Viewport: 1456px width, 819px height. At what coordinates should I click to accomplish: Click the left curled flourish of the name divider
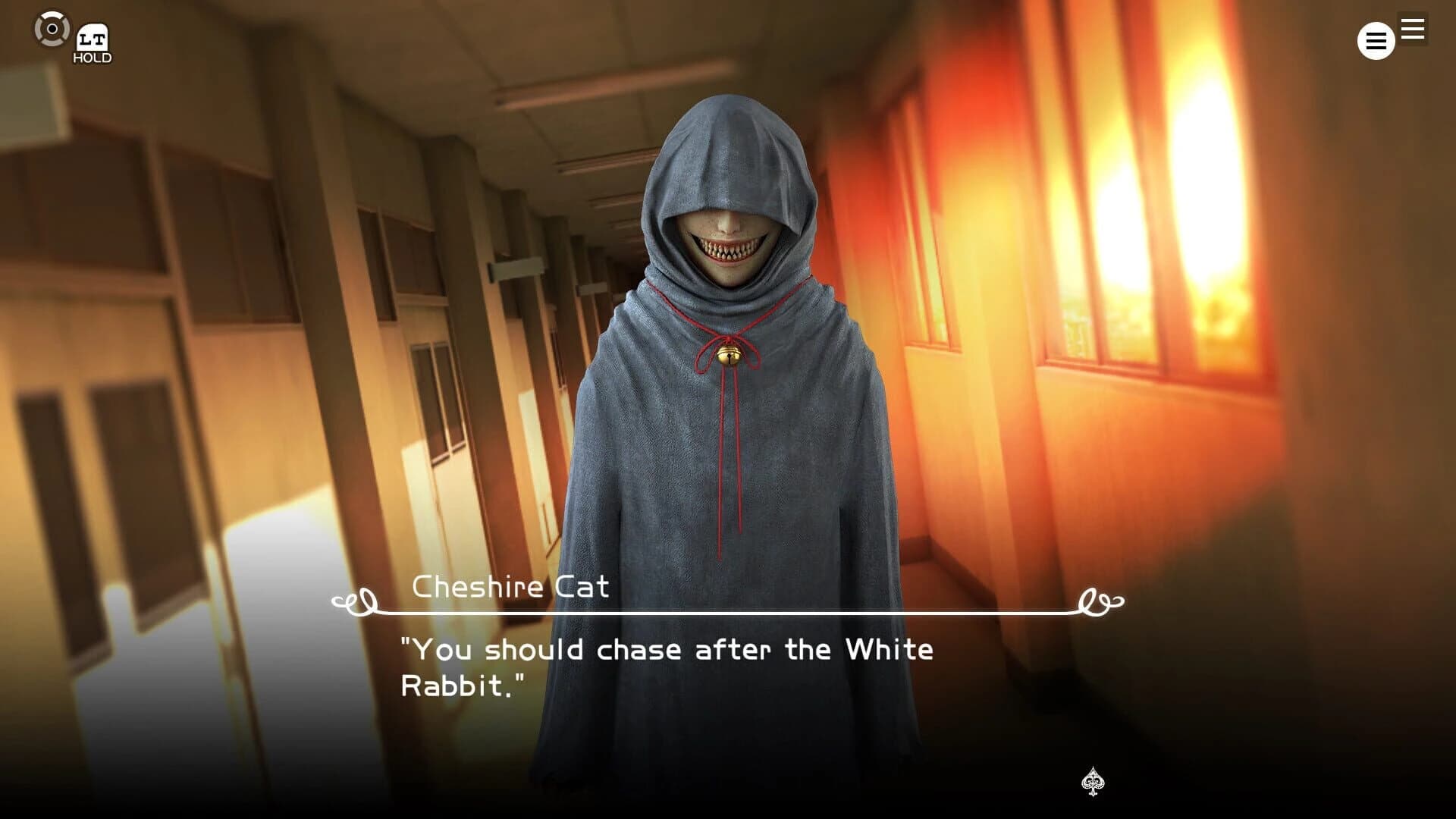(353, 601)
